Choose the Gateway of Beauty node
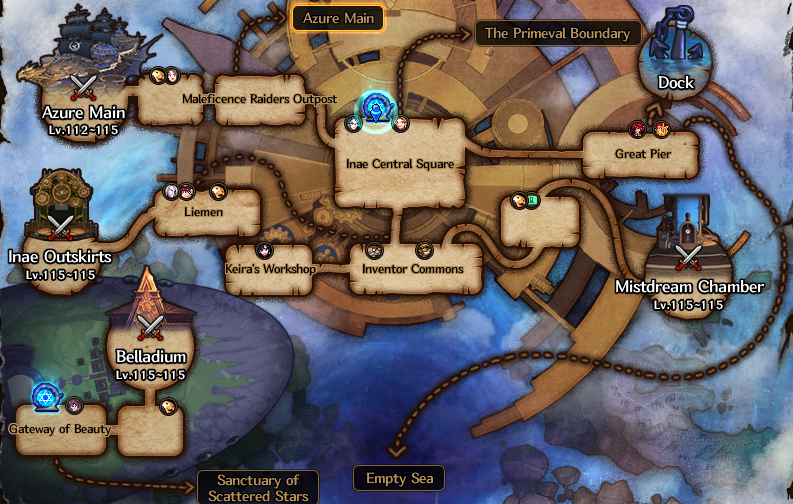The height and width of the screenshot is (504, 793). (x=61, y=429)
